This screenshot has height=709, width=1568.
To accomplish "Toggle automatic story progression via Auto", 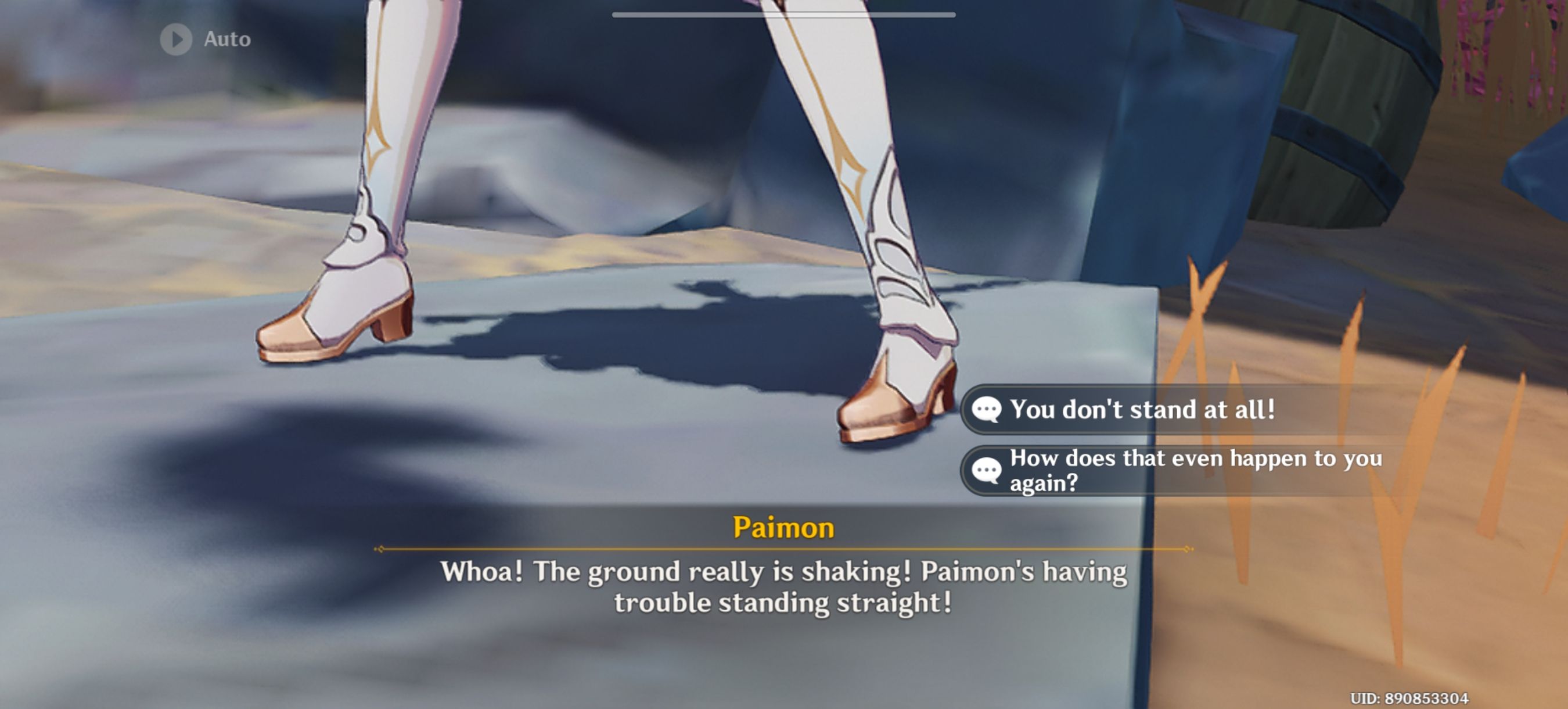I will tap(201, 39).
